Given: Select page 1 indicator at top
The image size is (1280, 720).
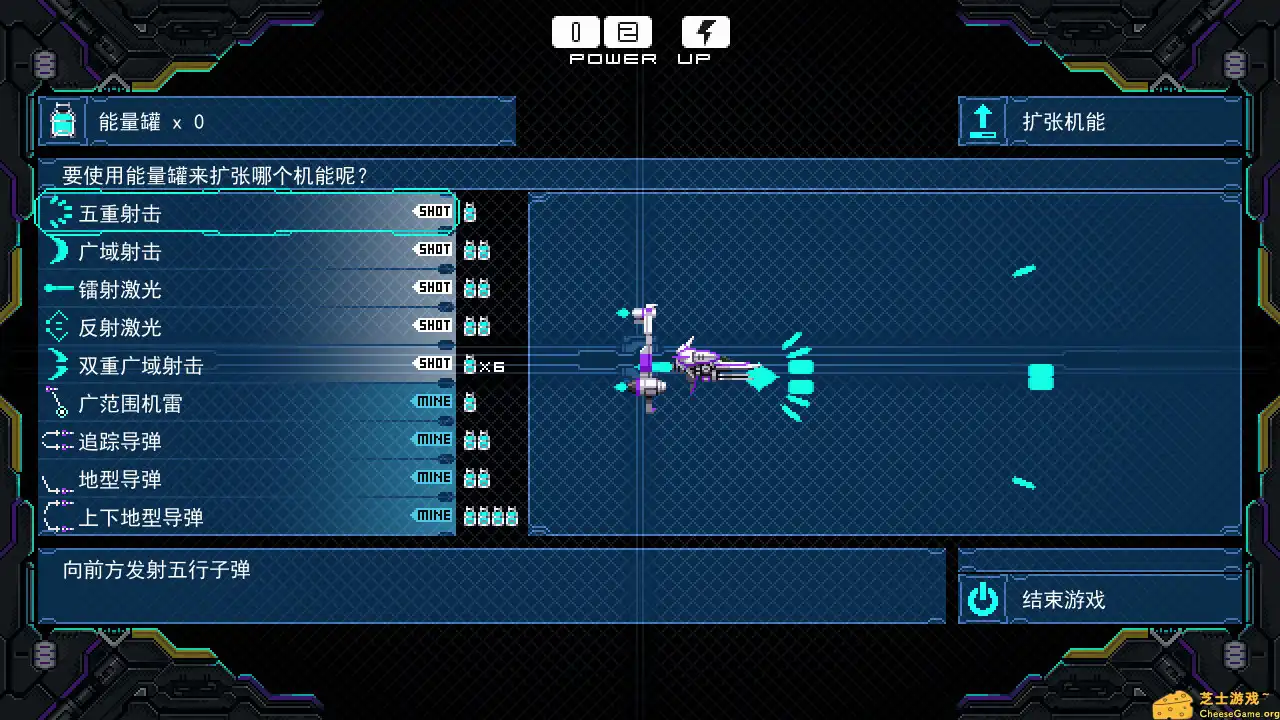Looking at the screenshot, I should point(575,31).
